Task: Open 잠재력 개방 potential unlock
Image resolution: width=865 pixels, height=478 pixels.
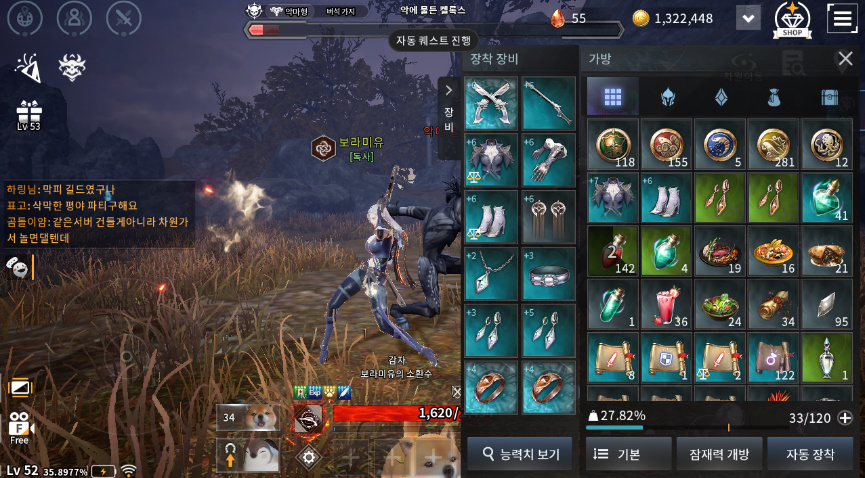Action: tap(719, 454)
